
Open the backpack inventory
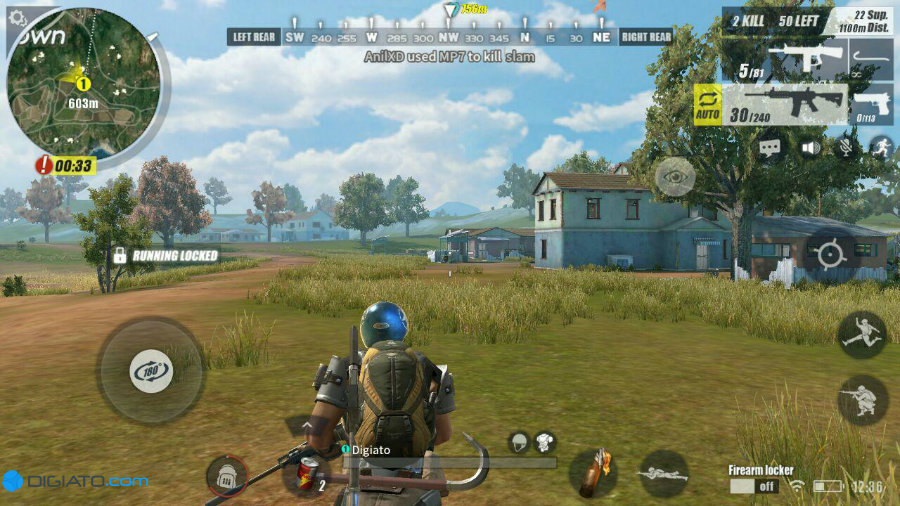[x=226, y=476]
